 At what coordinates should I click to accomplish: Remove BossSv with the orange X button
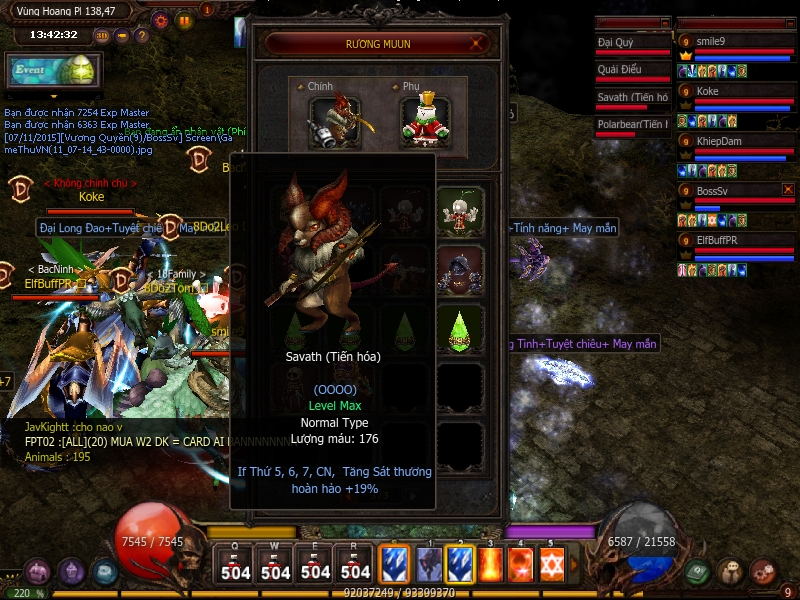pos(788,189)
